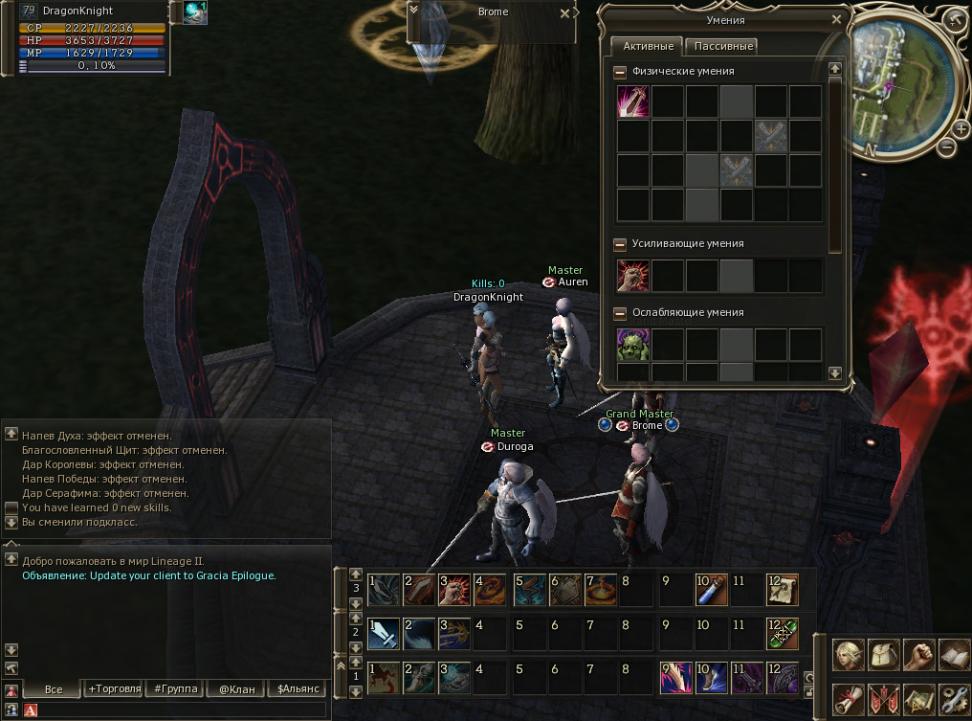
Task: Close the Умения skills window
Action: pos(836,19)
